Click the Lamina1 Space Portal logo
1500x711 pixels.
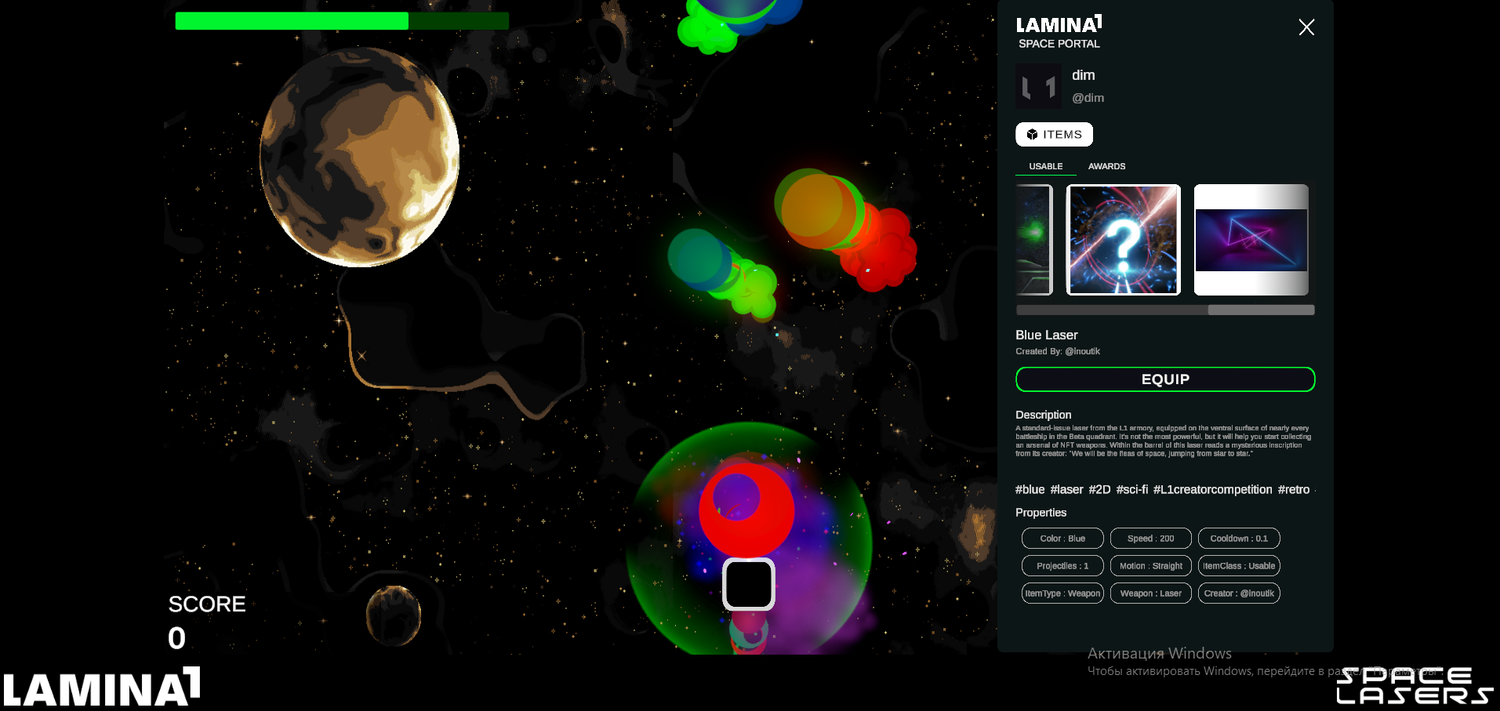pyautogui.click(x=1059, y=32)
